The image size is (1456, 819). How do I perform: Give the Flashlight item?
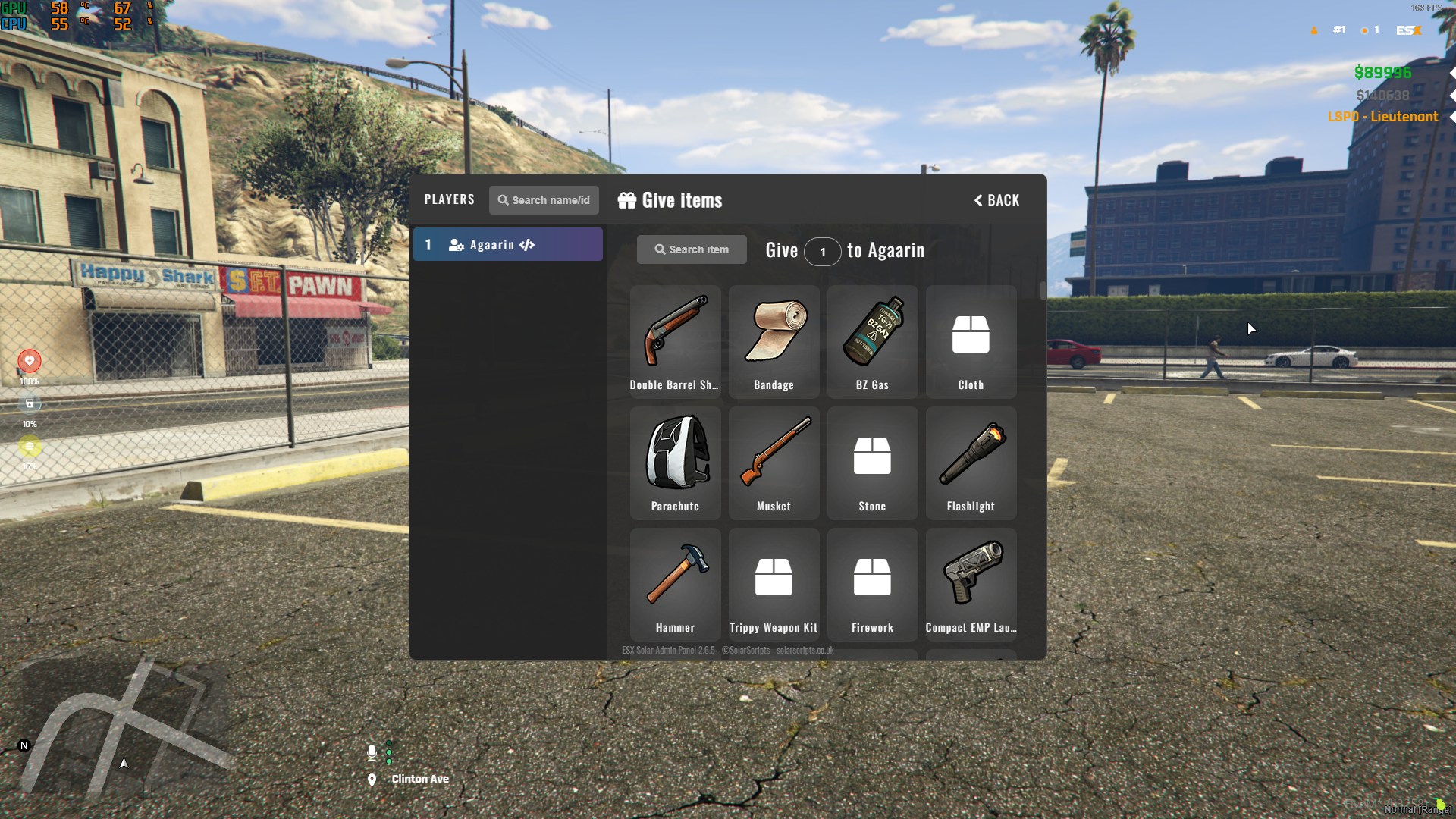point(971,463)
